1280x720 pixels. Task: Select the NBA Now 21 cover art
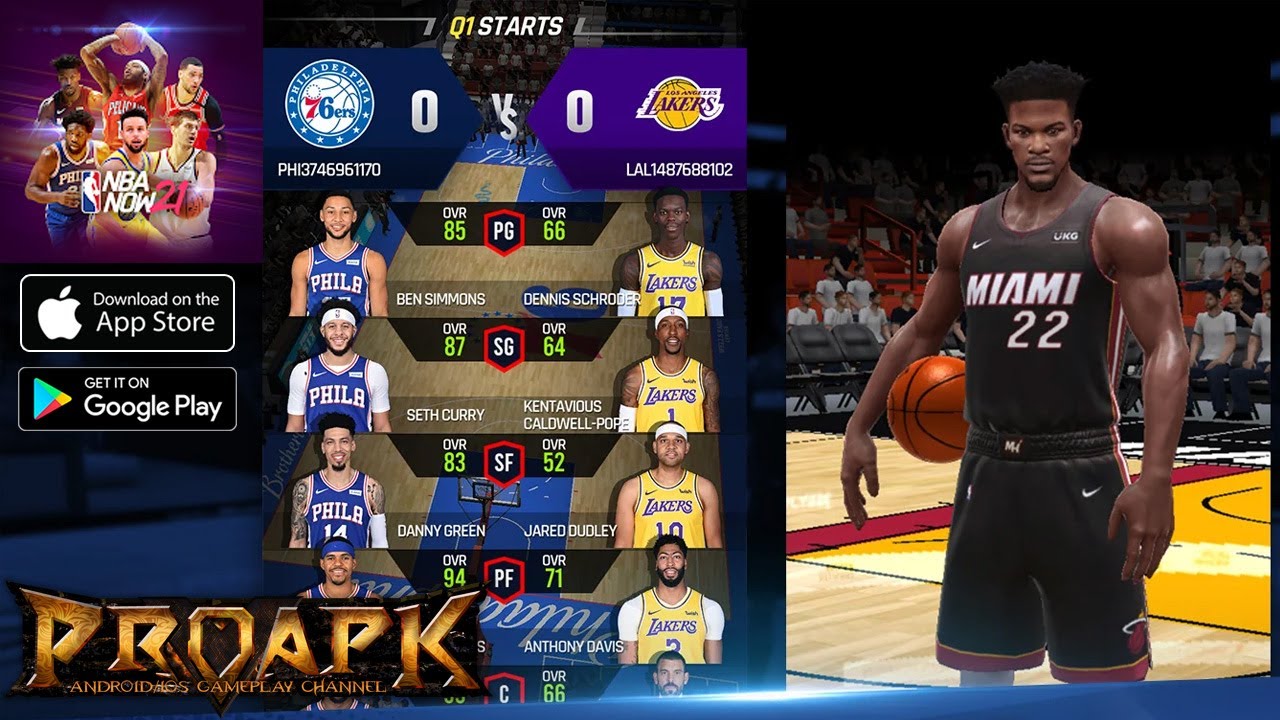[130, 130]
